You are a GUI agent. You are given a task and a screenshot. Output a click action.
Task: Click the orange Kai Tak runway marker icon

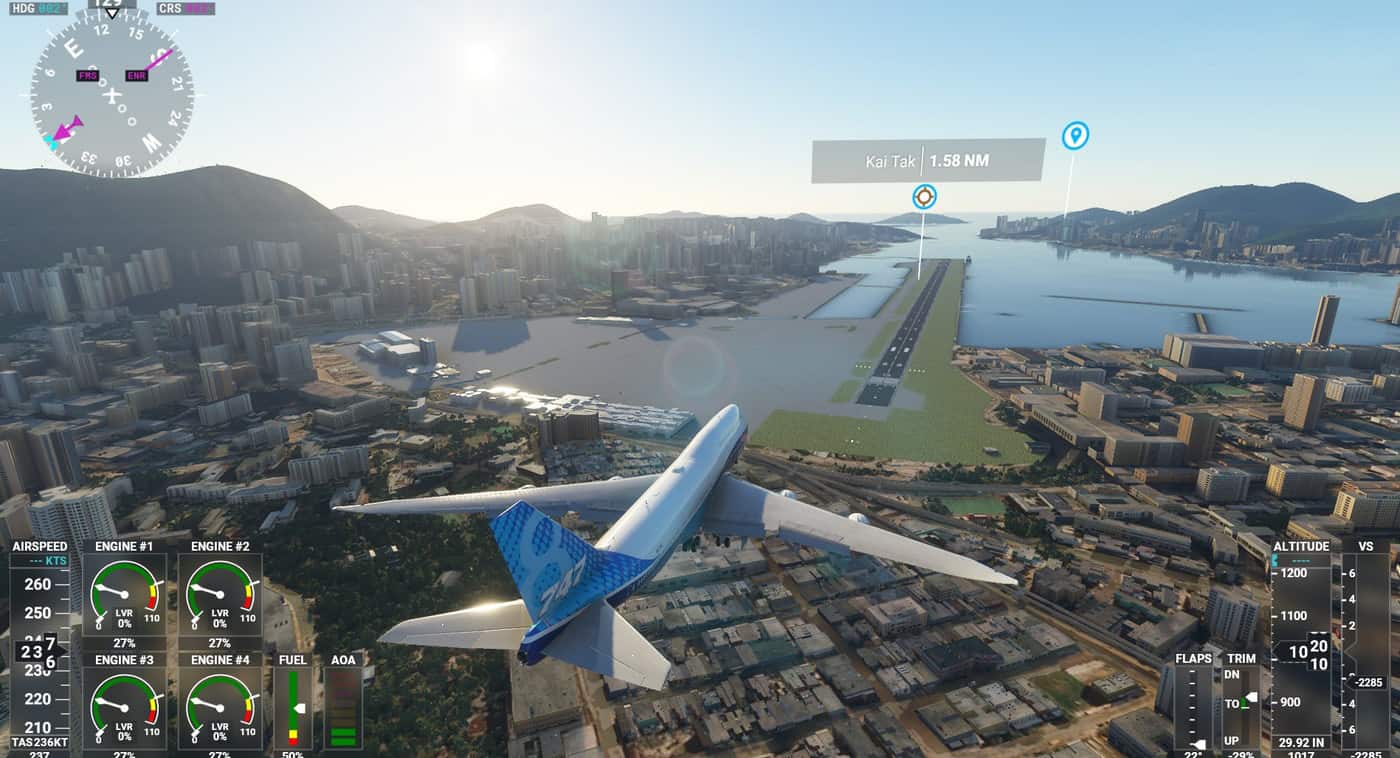[x=924, y=196]
